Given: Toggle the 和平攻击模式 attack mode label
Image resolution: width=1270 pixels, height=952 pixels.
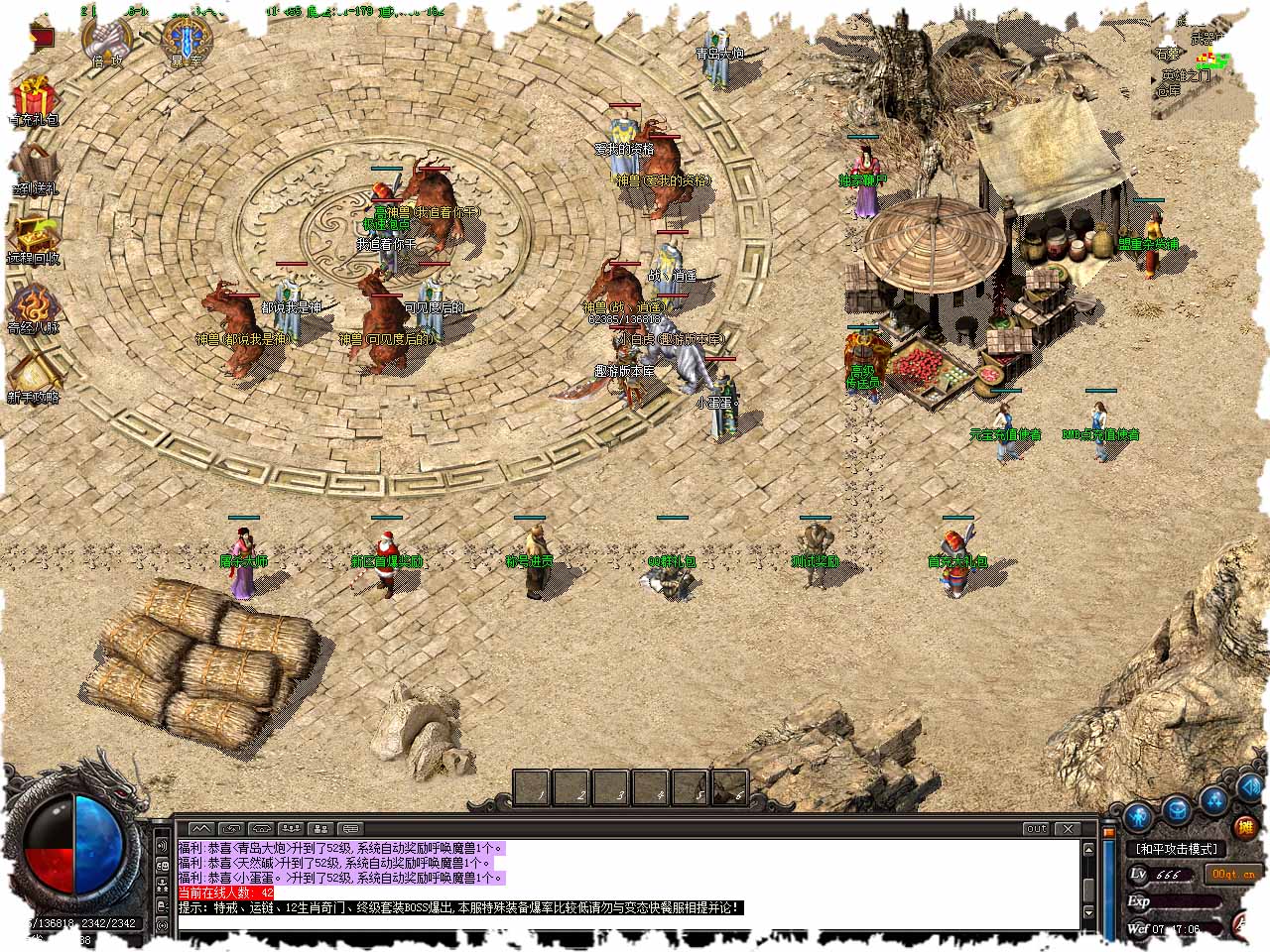Looking at the screenshot, I should tap(1177, 849).
